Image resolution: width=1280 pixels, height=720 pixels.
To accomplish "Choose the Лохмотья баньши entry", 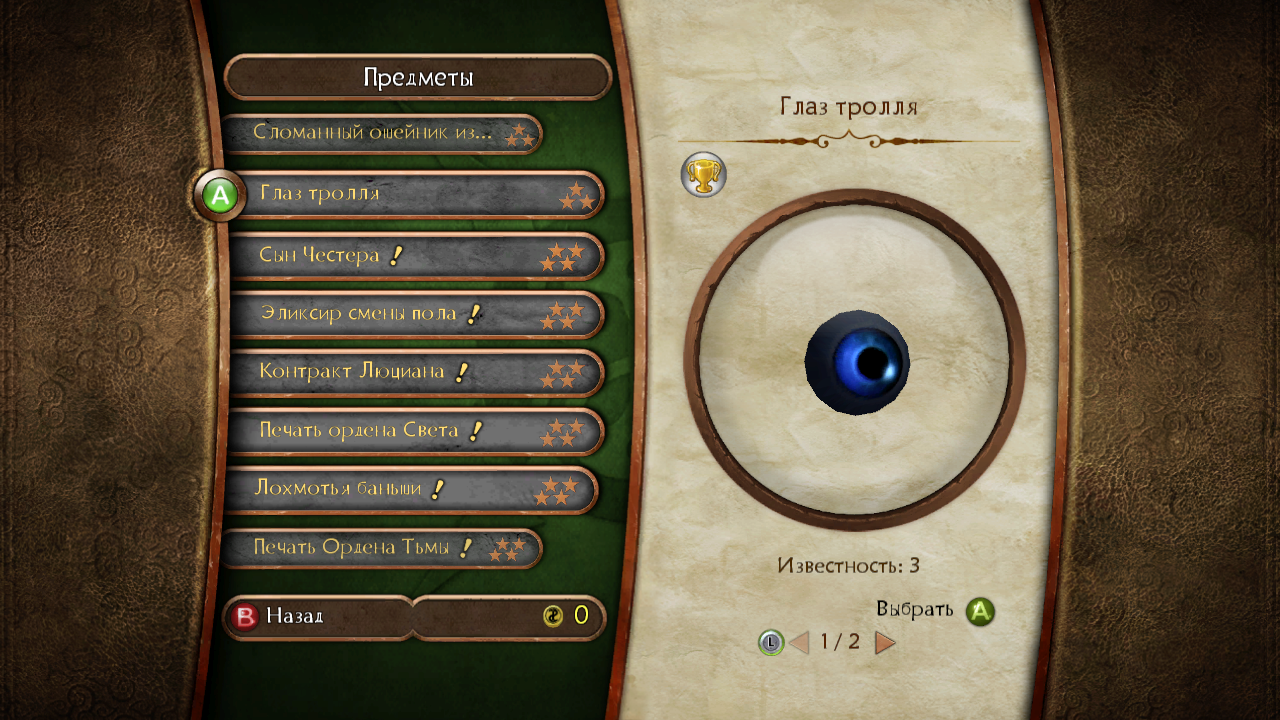I will coord(410,490).
